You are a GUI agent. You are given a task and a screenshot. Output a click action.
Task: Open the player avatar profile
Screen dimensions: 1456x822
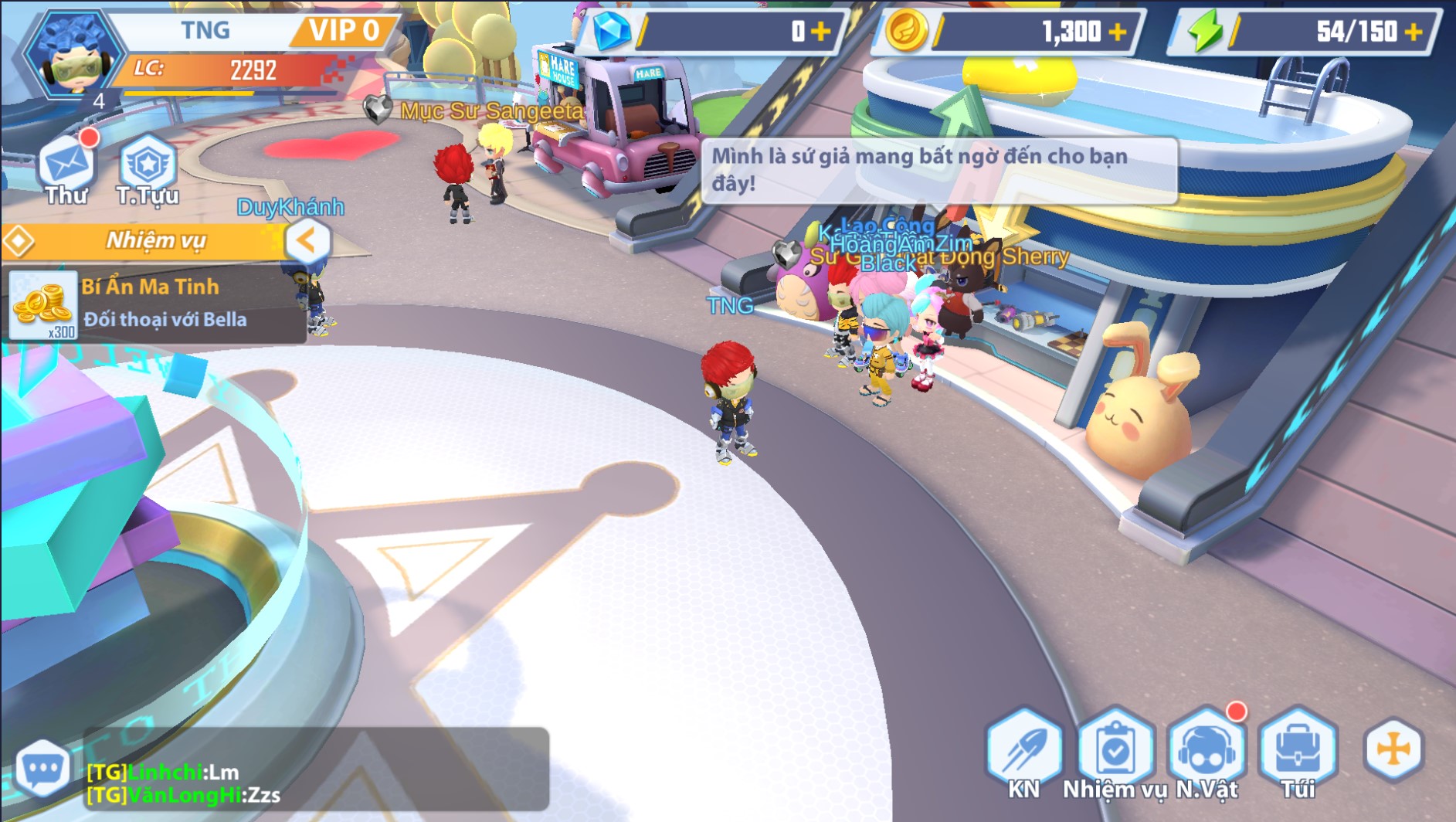[72, 56]
